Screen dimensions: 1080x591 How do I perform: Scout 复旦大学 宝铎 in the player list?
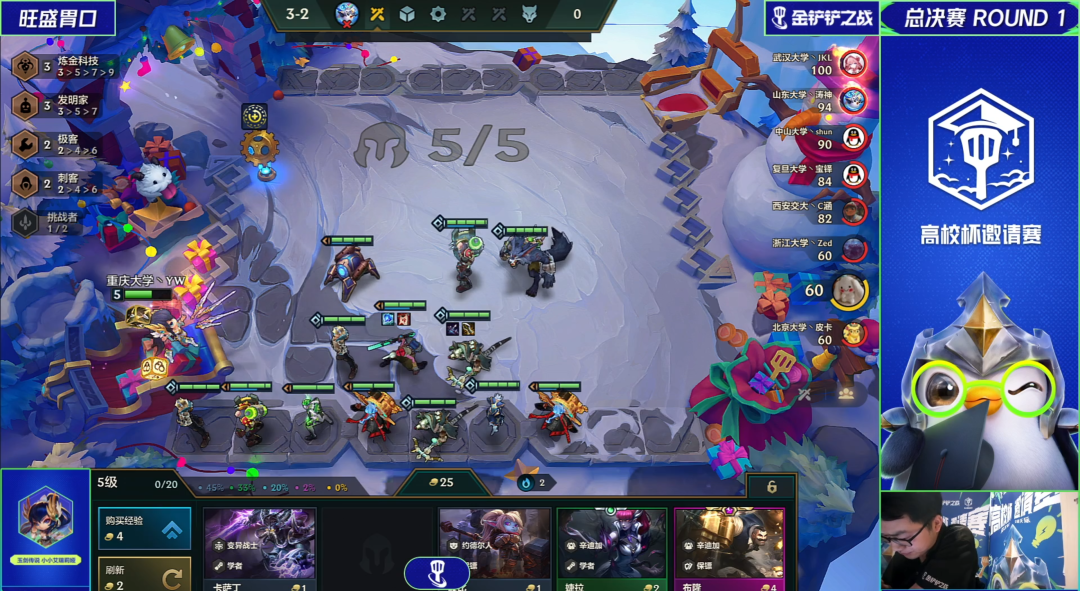point(852,174)
